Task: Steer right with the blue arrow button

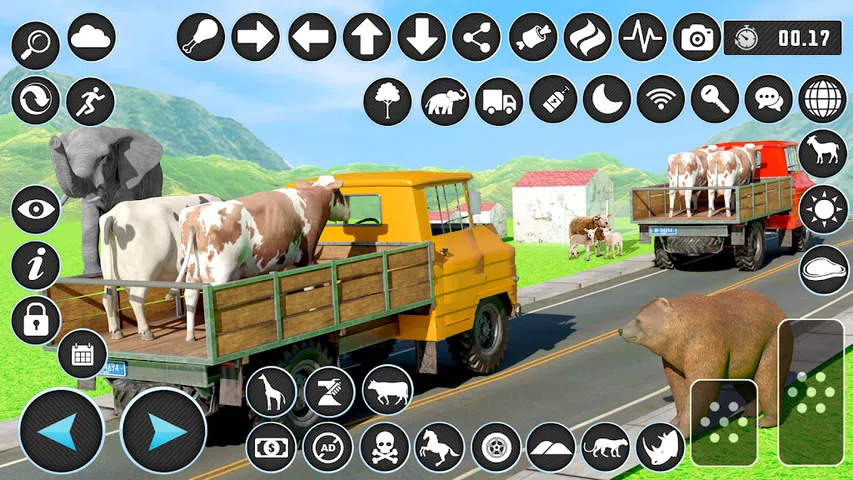Action: 163,431
